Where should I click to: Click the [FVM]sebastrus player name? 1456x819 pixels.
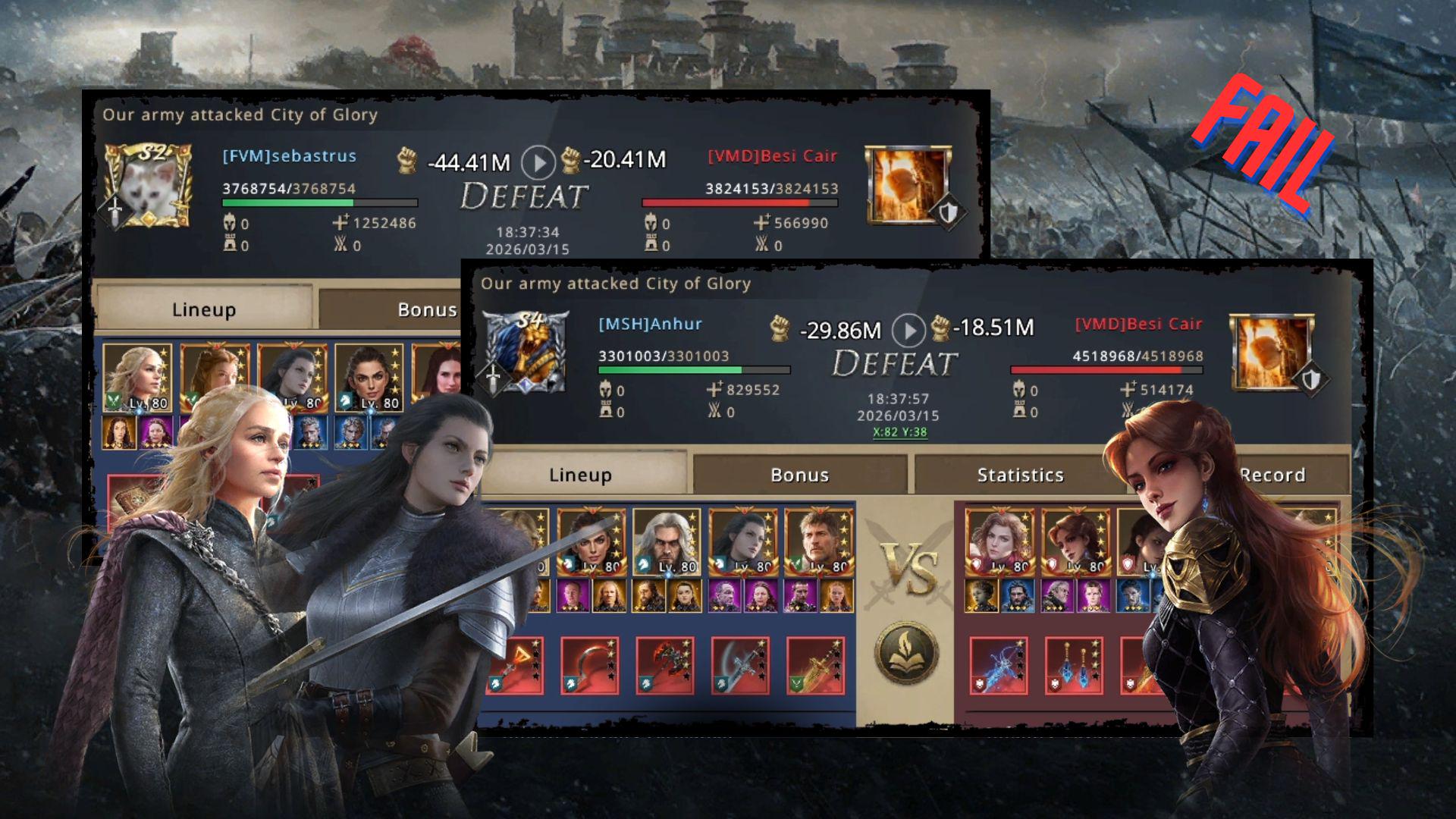click(x=289, y=156)
